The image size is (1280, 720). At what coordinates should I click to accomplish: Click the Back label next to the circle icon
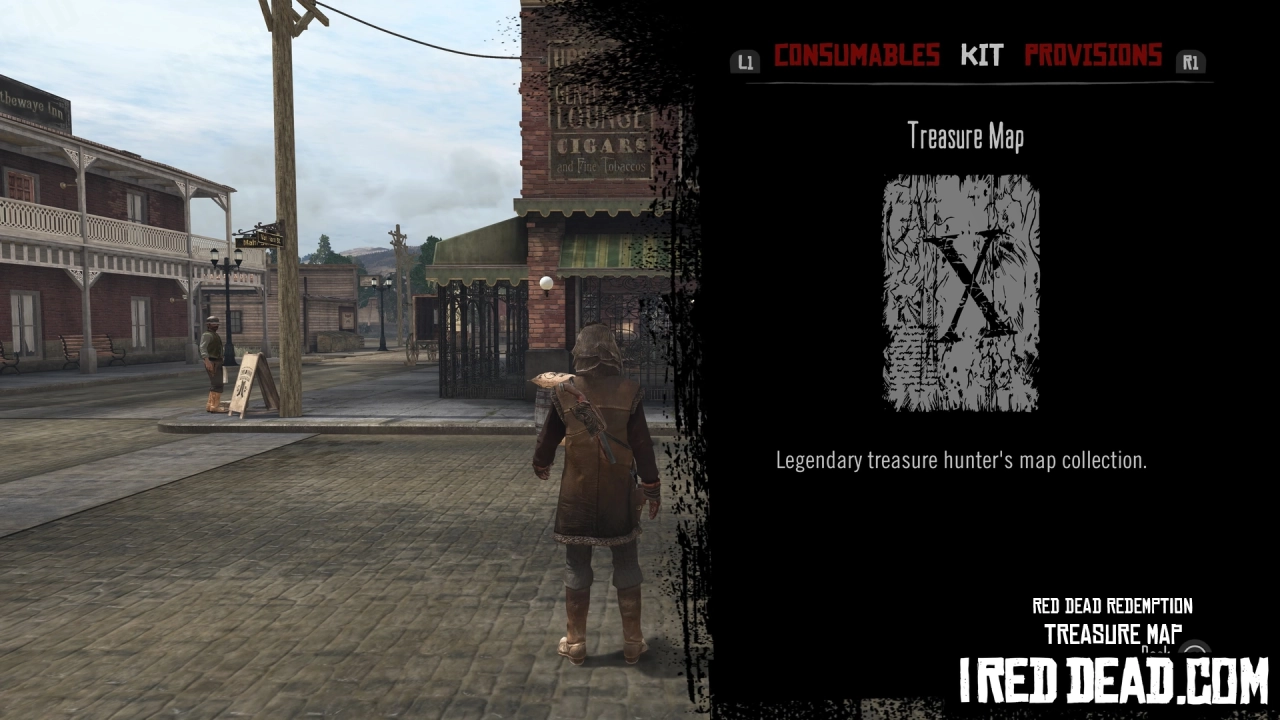pyautogui.click(x=1156, y=650)
